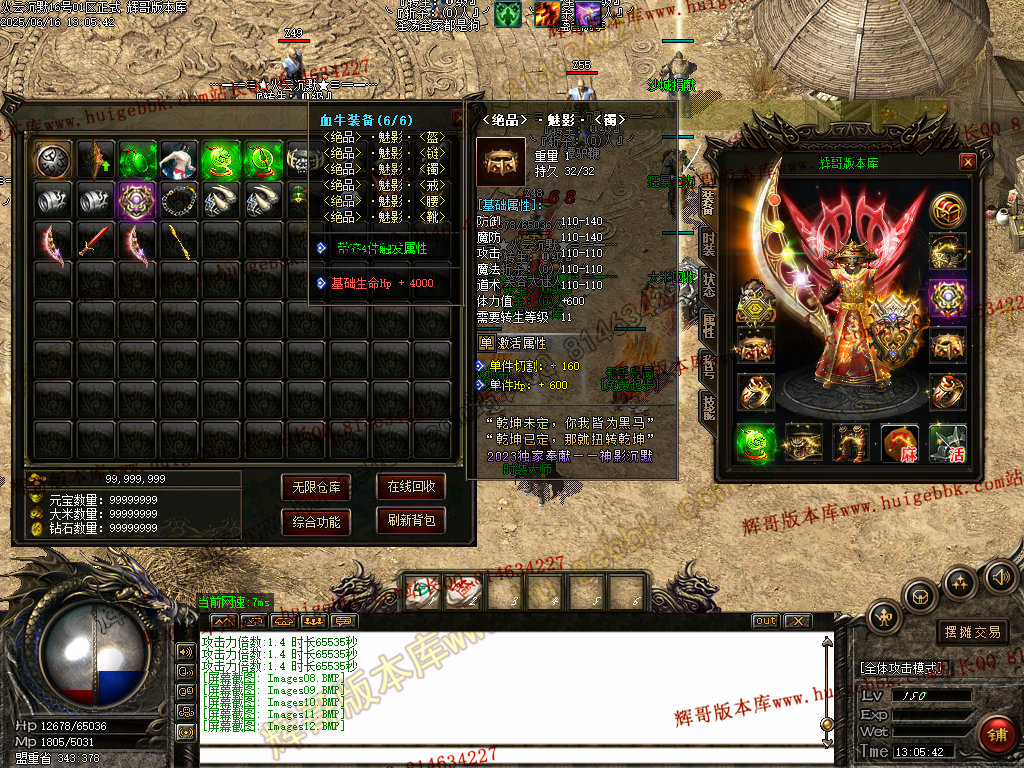Select the 活 revival equipment slot
The width and height of the screenshot is (1024, 768).
pyautogui.click(x=947, y=443)
